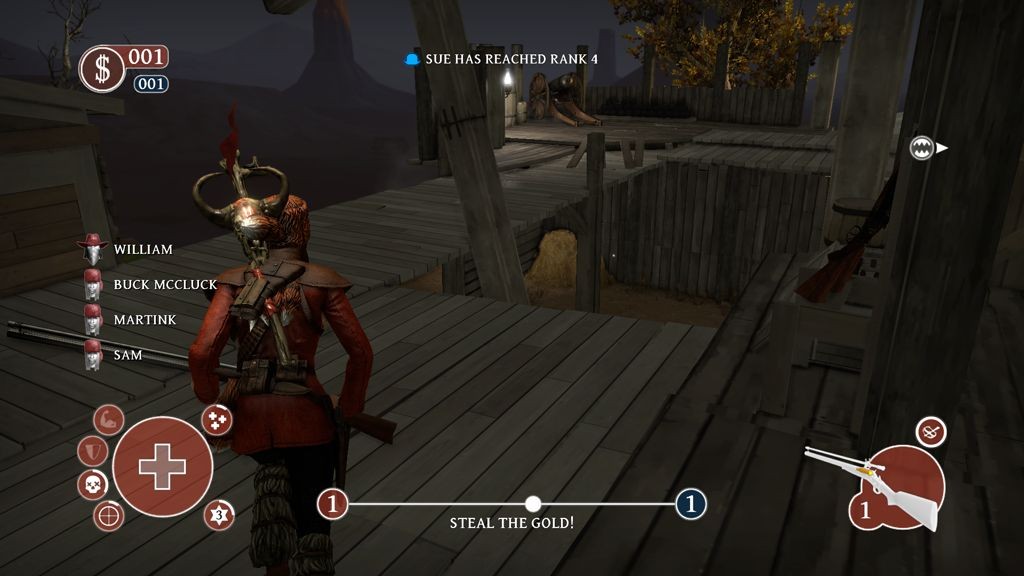Select the sheriff star rank 3 badge

tap(219, 516)
